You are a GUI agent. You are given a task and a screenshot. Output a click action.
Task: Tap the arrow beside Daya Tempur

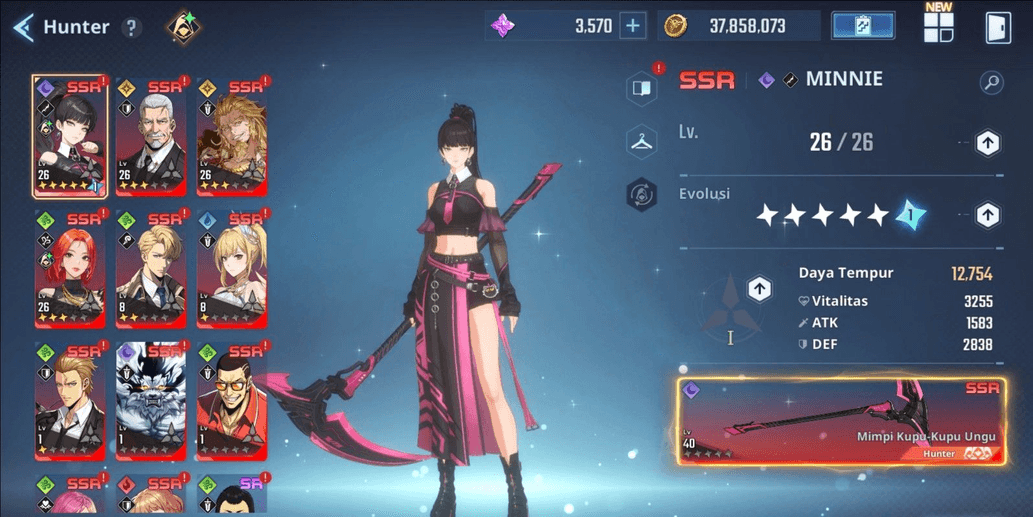[759, 290]
